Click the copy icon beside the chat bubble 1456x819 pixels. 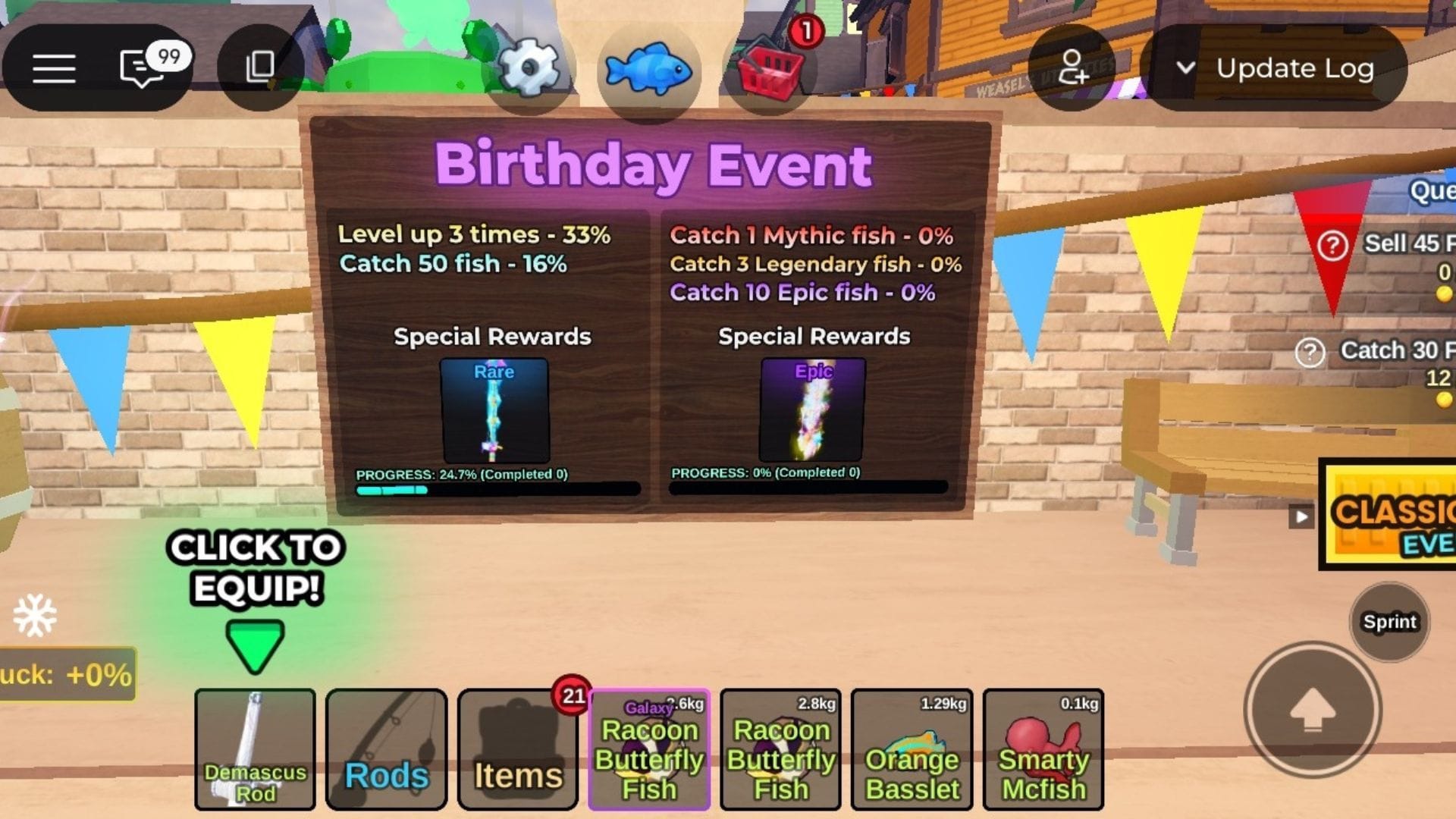tap(258, 68)
